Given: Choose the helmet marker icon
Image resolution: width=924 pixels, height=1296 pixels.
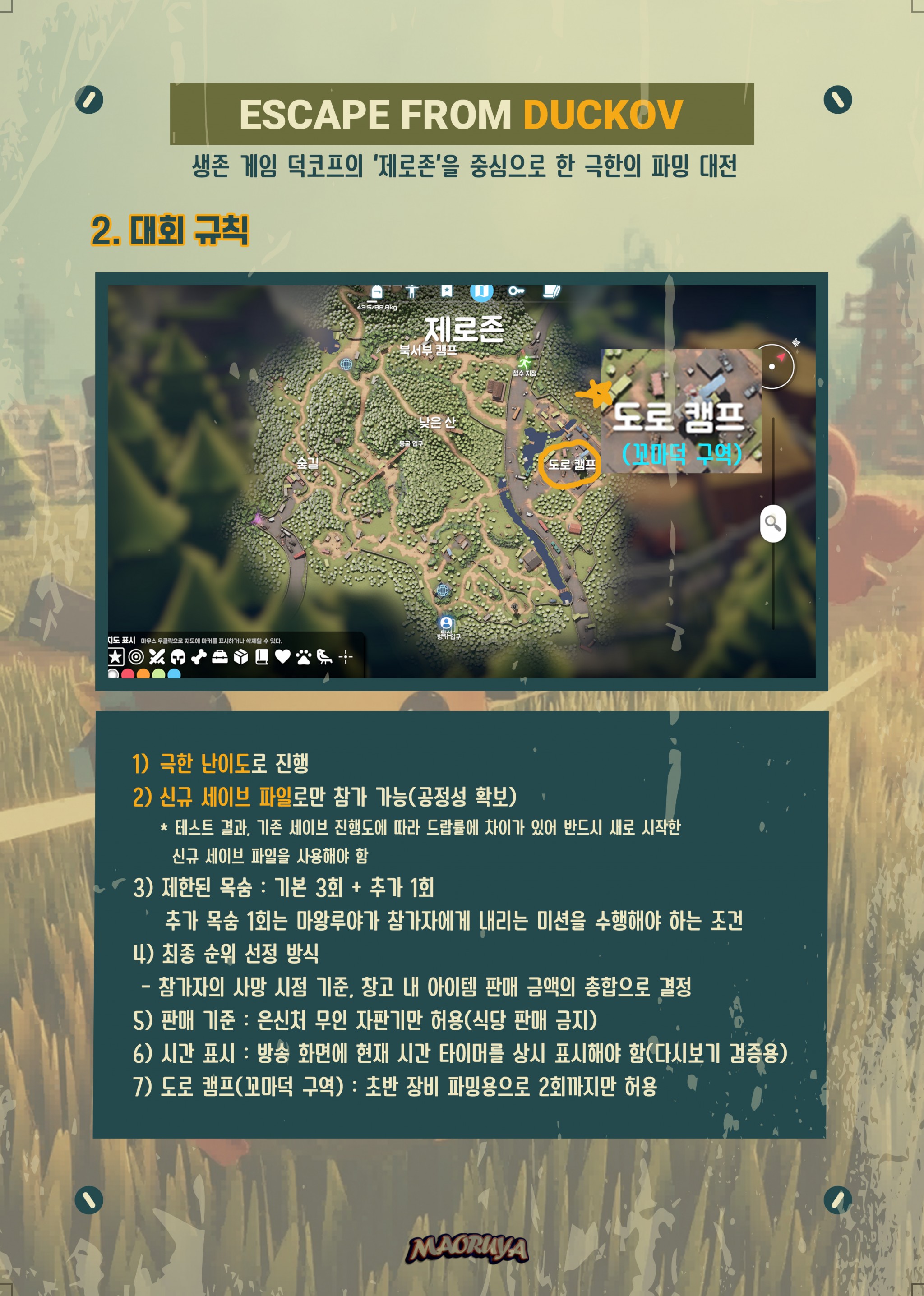Looking at the screenshot, I should (177, 657).
